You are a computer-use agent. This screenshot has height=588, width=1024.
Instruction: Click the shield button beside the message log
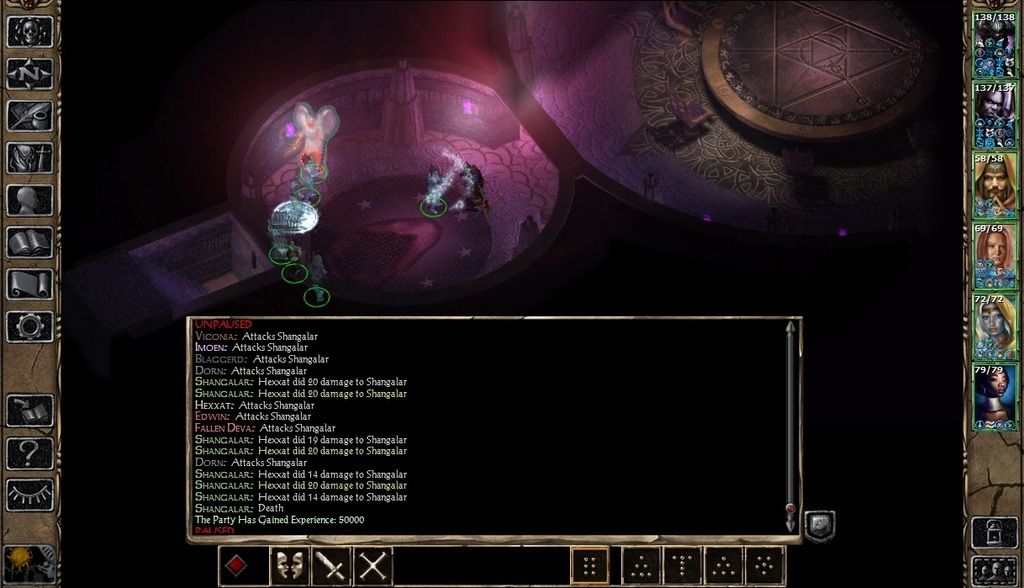pos(819,526)
